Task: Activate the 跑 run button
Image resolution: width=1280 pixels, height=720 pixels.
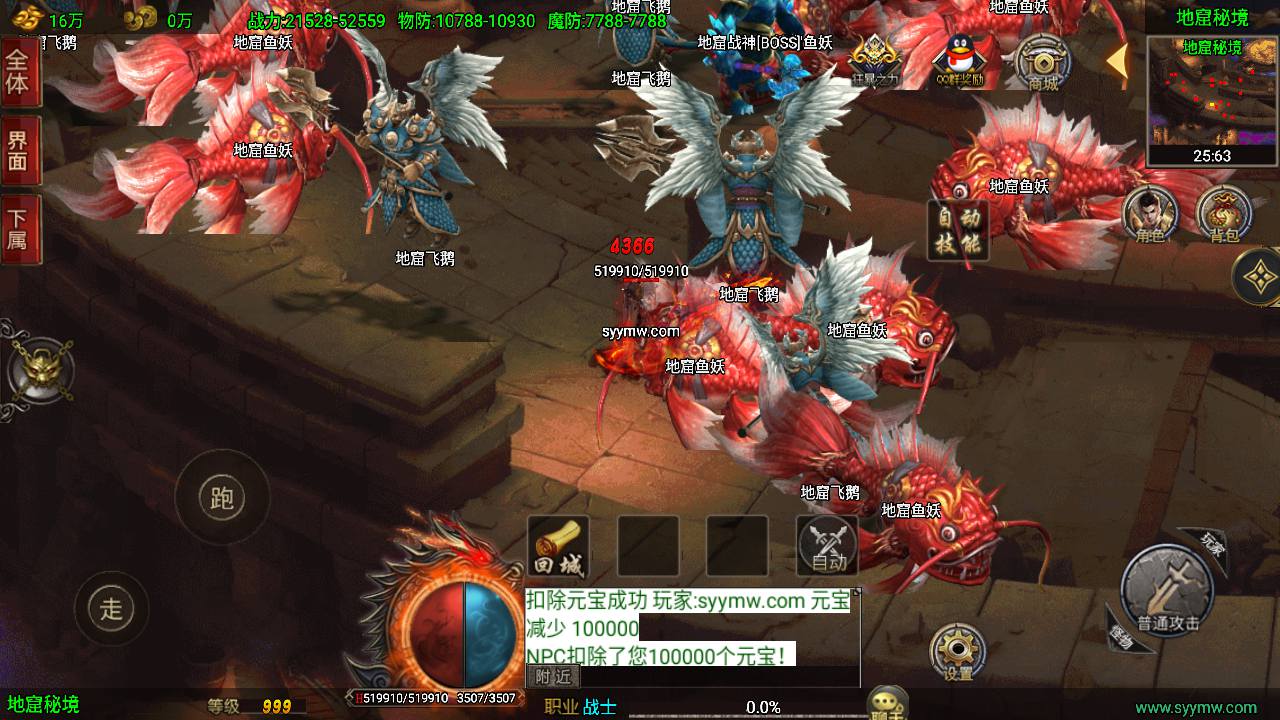Action: point(221,497)
